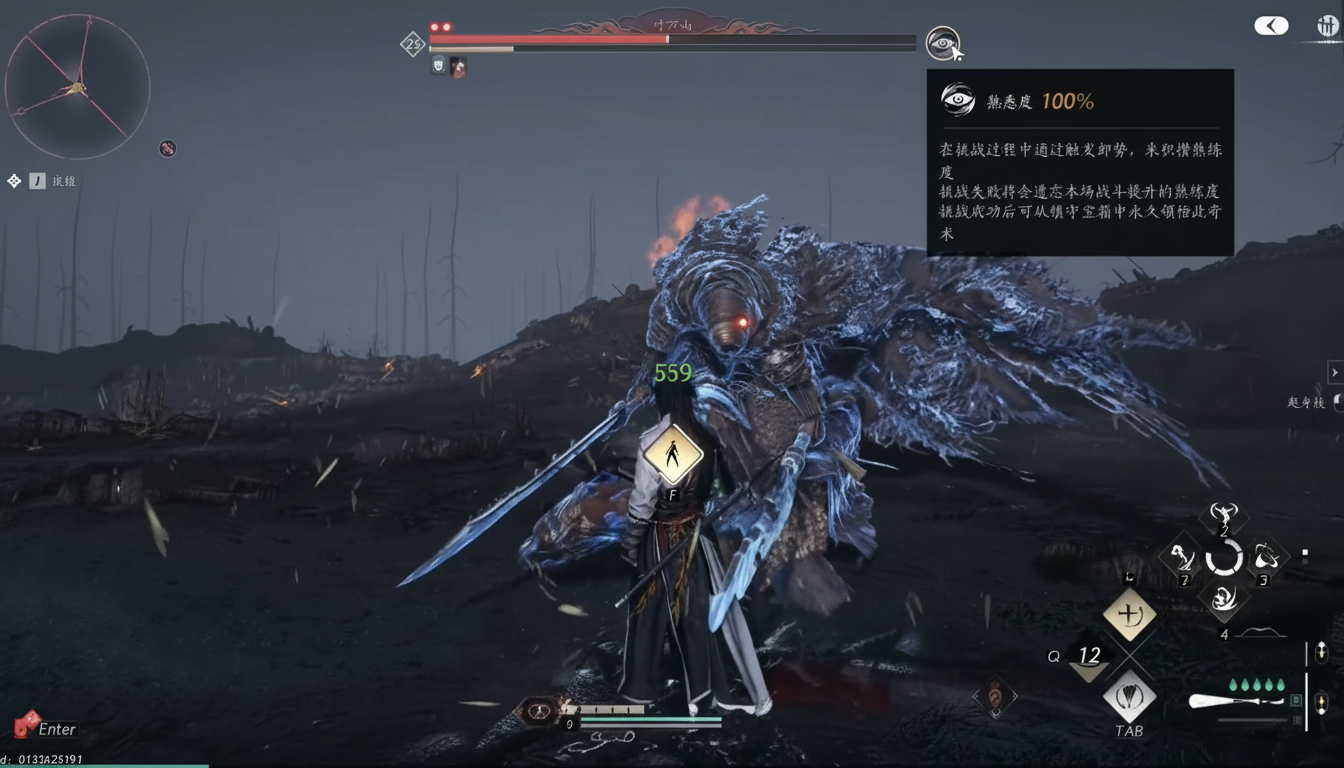Open the top-right menu icon

1328,27
